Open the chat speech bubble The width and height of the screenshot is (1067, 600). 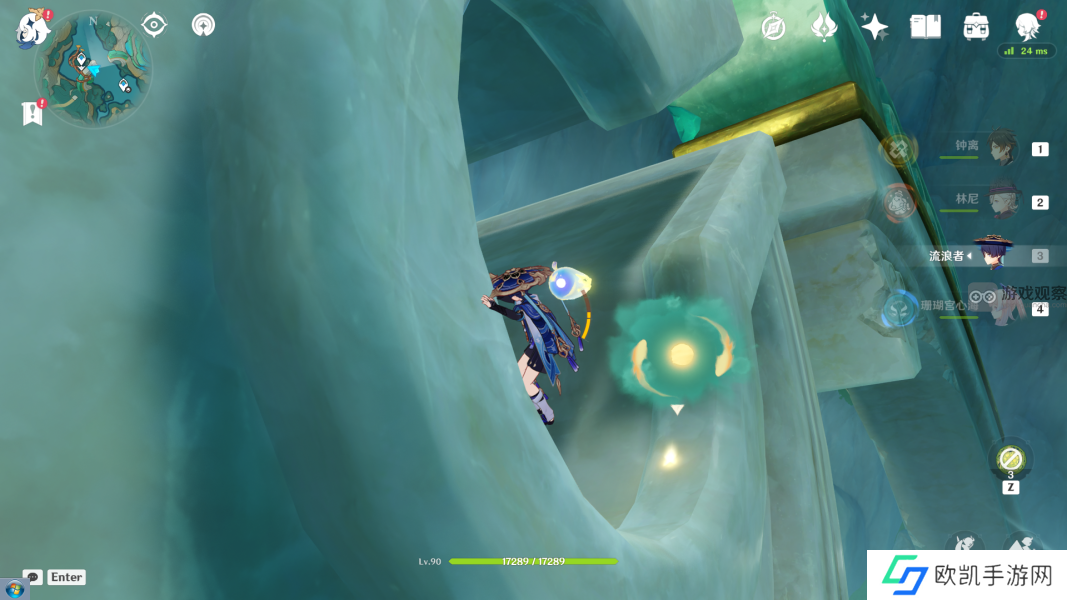click(x=33, y=577)
